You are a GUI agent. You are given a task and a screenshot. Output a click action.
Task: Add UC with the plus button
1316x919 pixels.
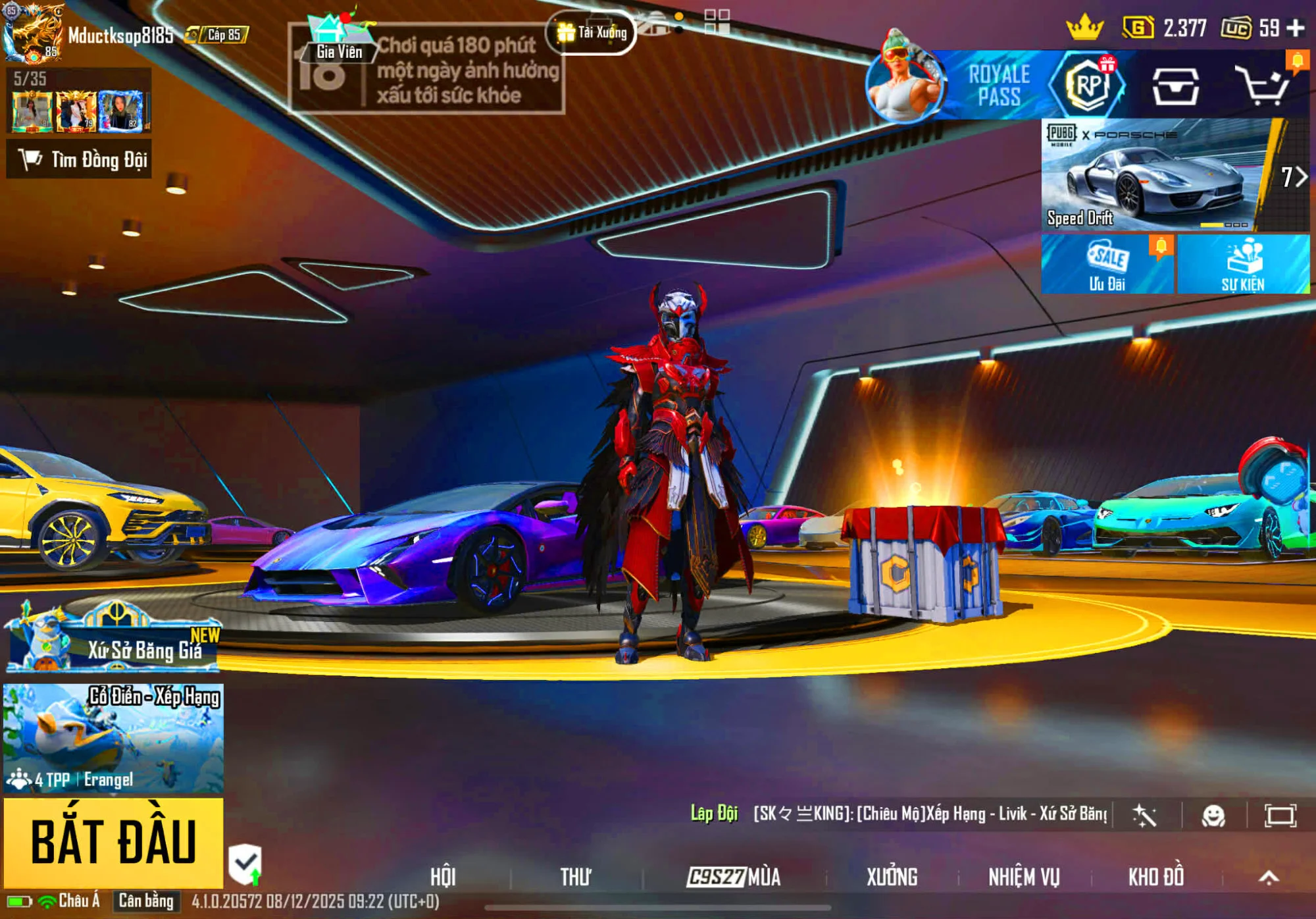pyautogui.click(x=1296, y=28)
